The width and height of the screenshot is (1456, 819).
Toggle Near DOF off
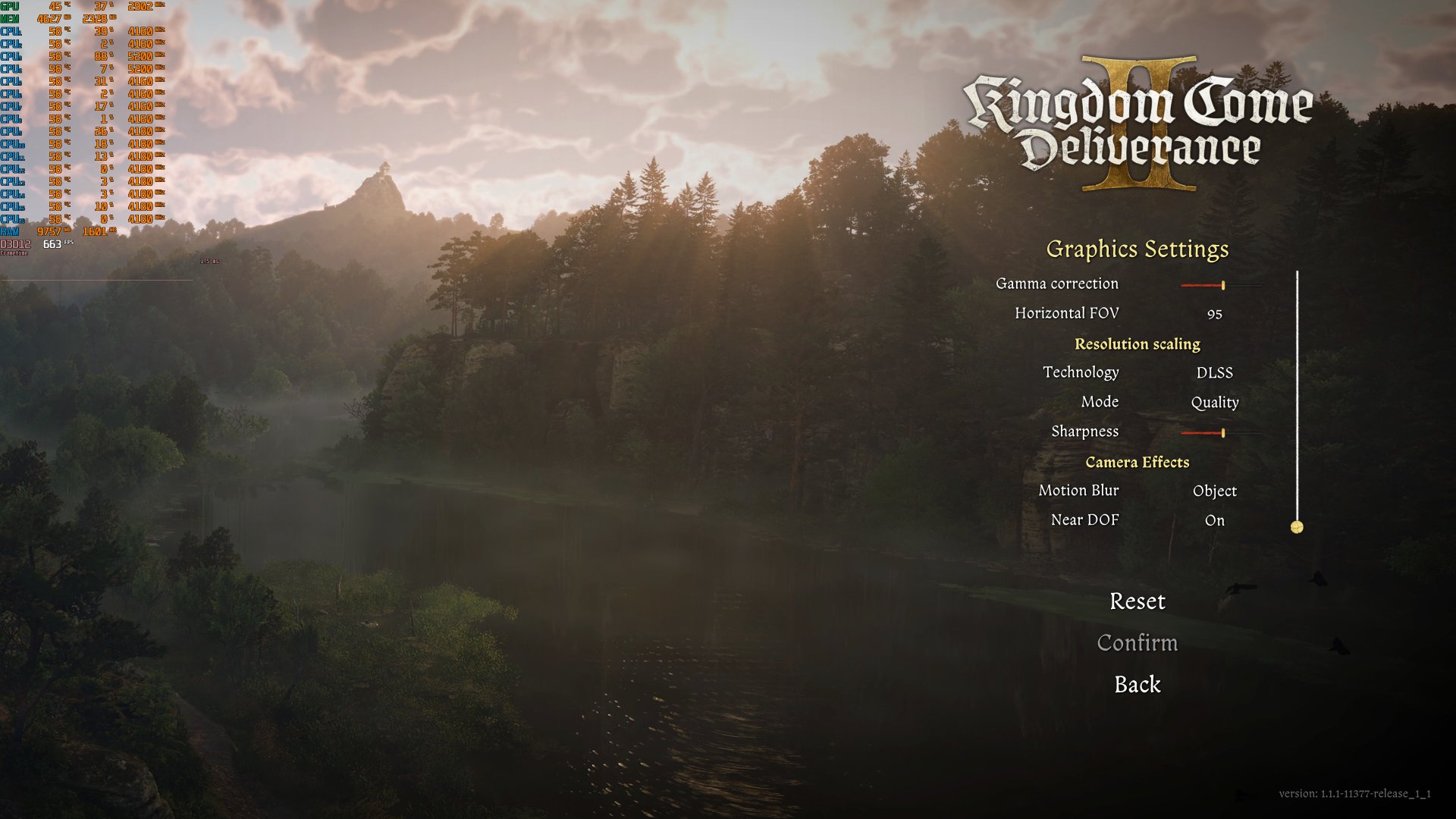pyautogui.click(x=1215, y=520)
